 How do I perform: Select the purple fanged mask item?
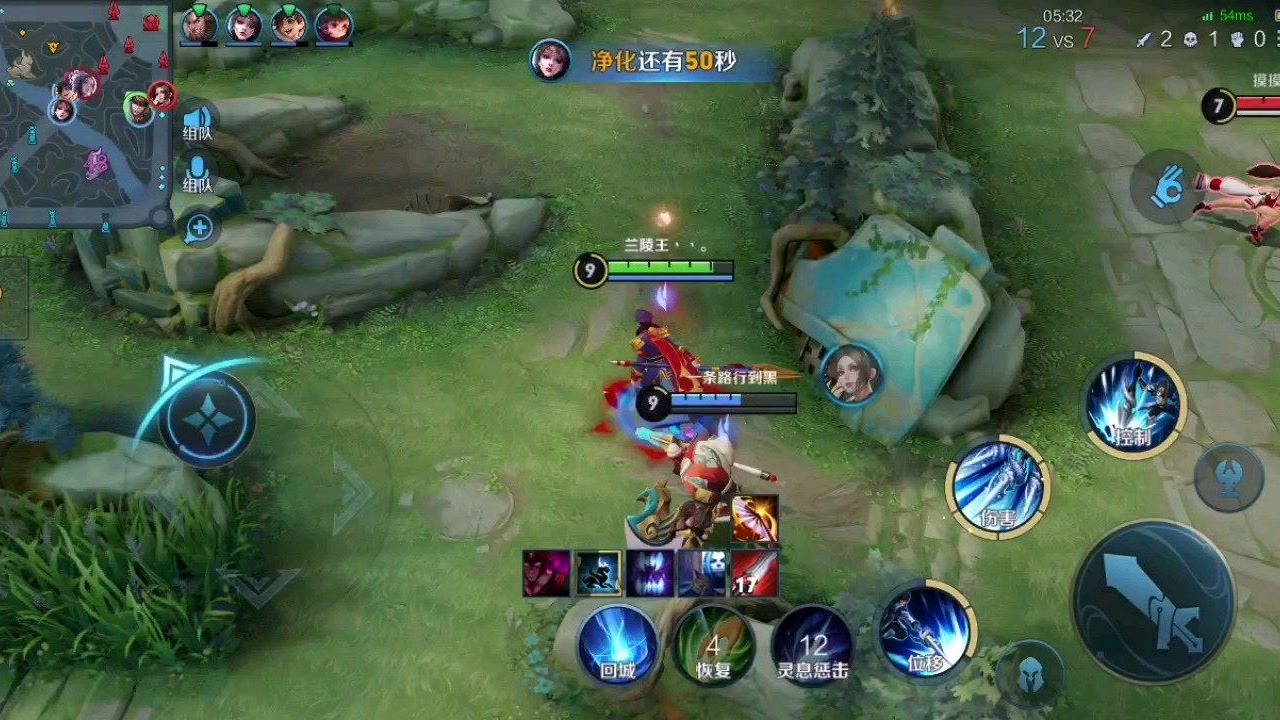(x=651, y=574)
